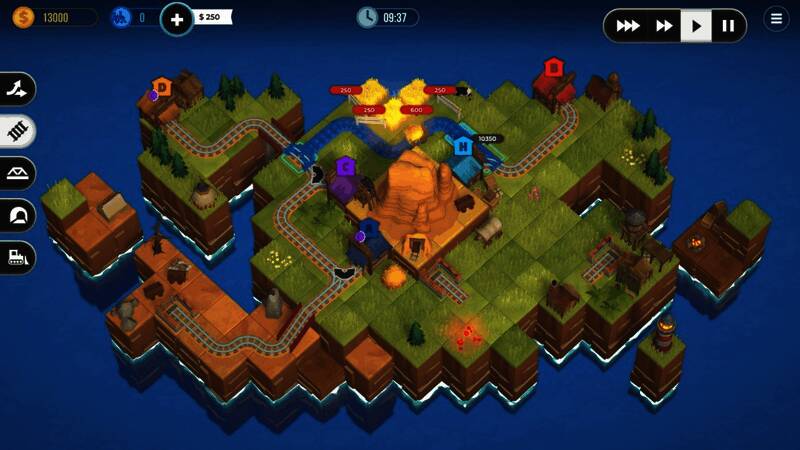The width and height of the screenshot is (800, 450).
Task: Switch to double fast-forward speed
Action: [x=663, y=26]
